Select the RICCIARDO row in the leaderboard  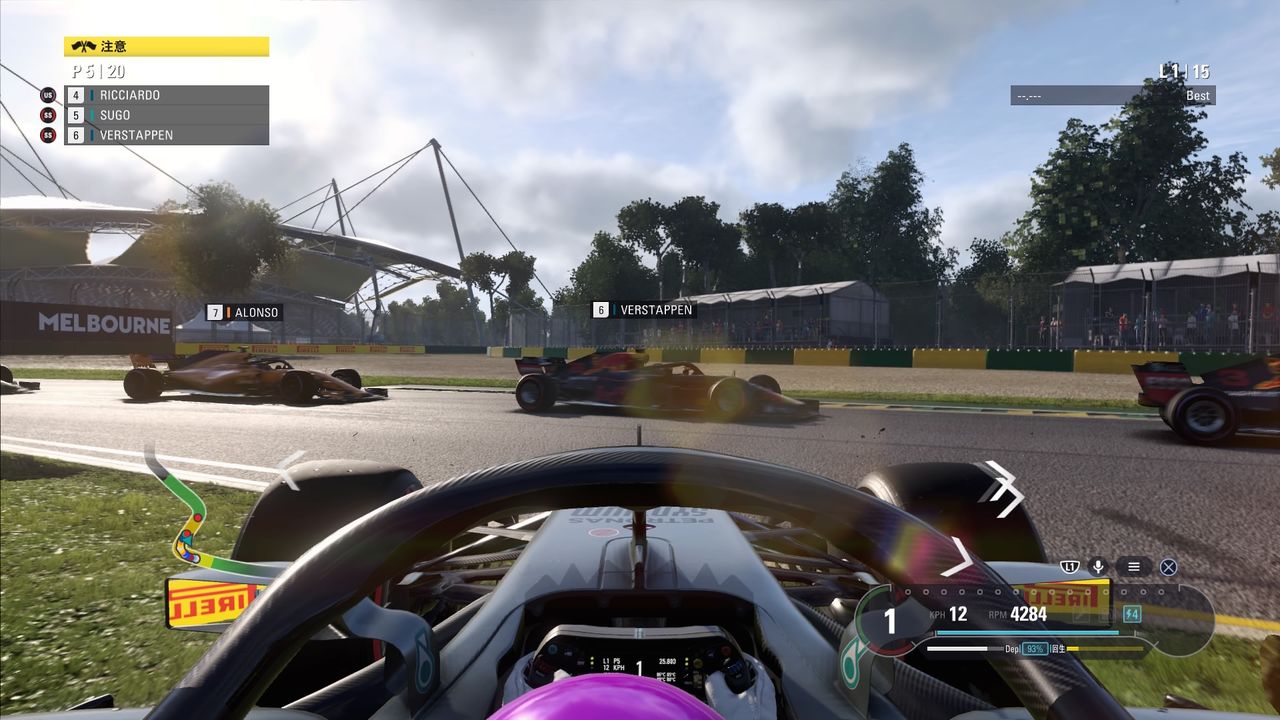point(150,94)
